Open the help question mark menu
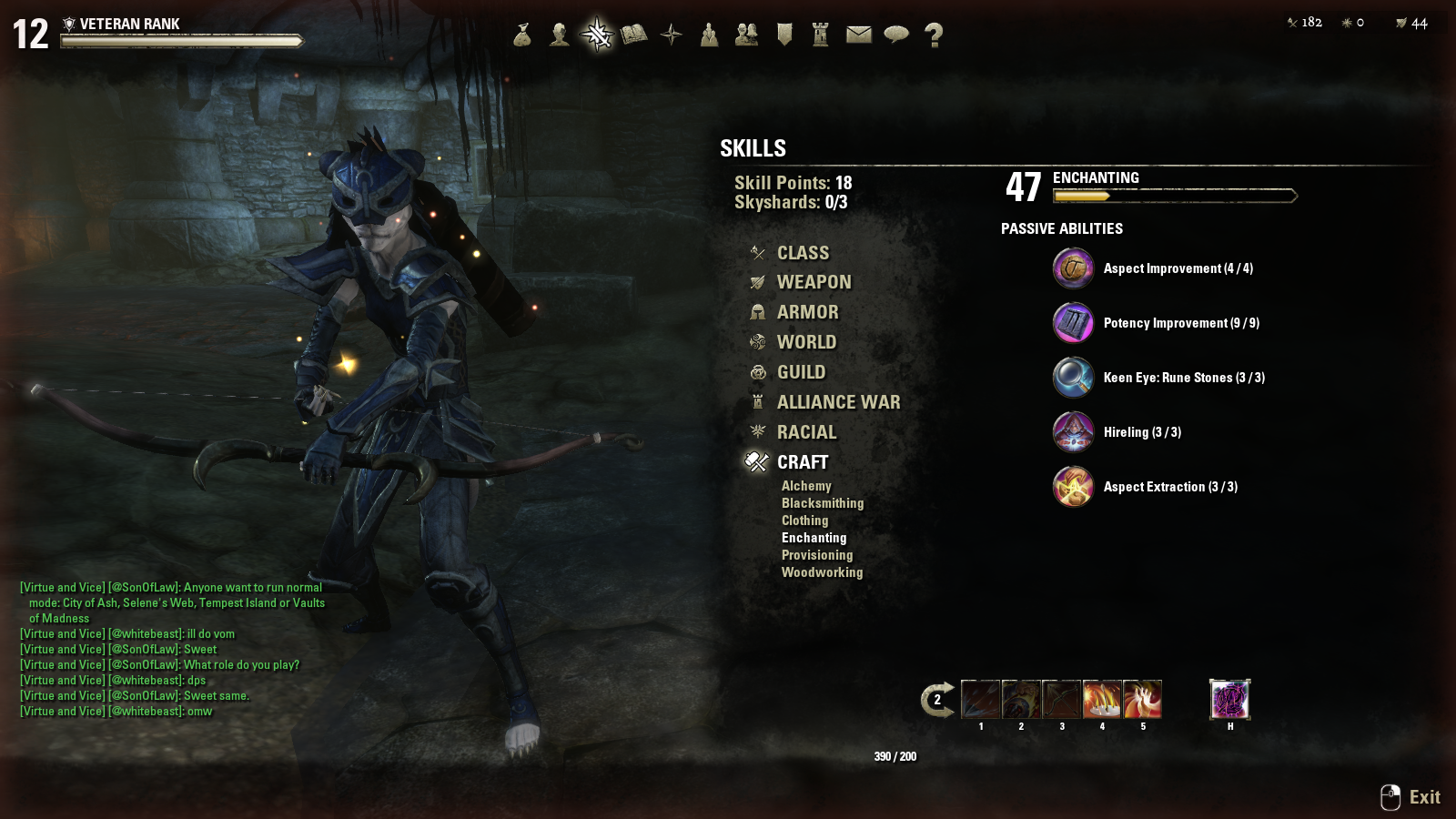This screenshot has height=819, width=1456. coord(934,35)
